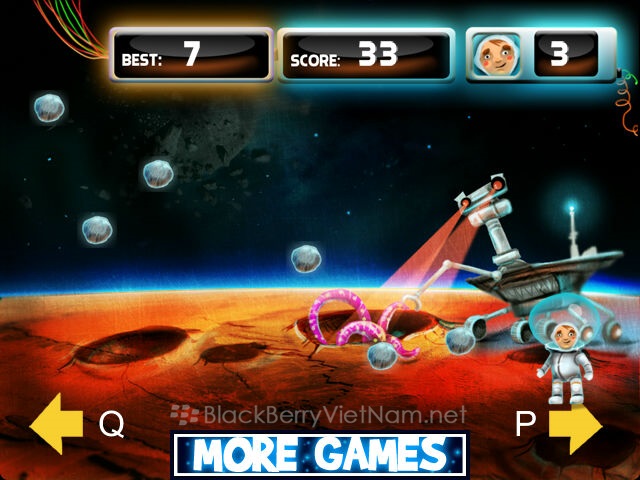The image size is (640, 480).
Task: Click the MORE GAMES button
Action: (320, 455)
